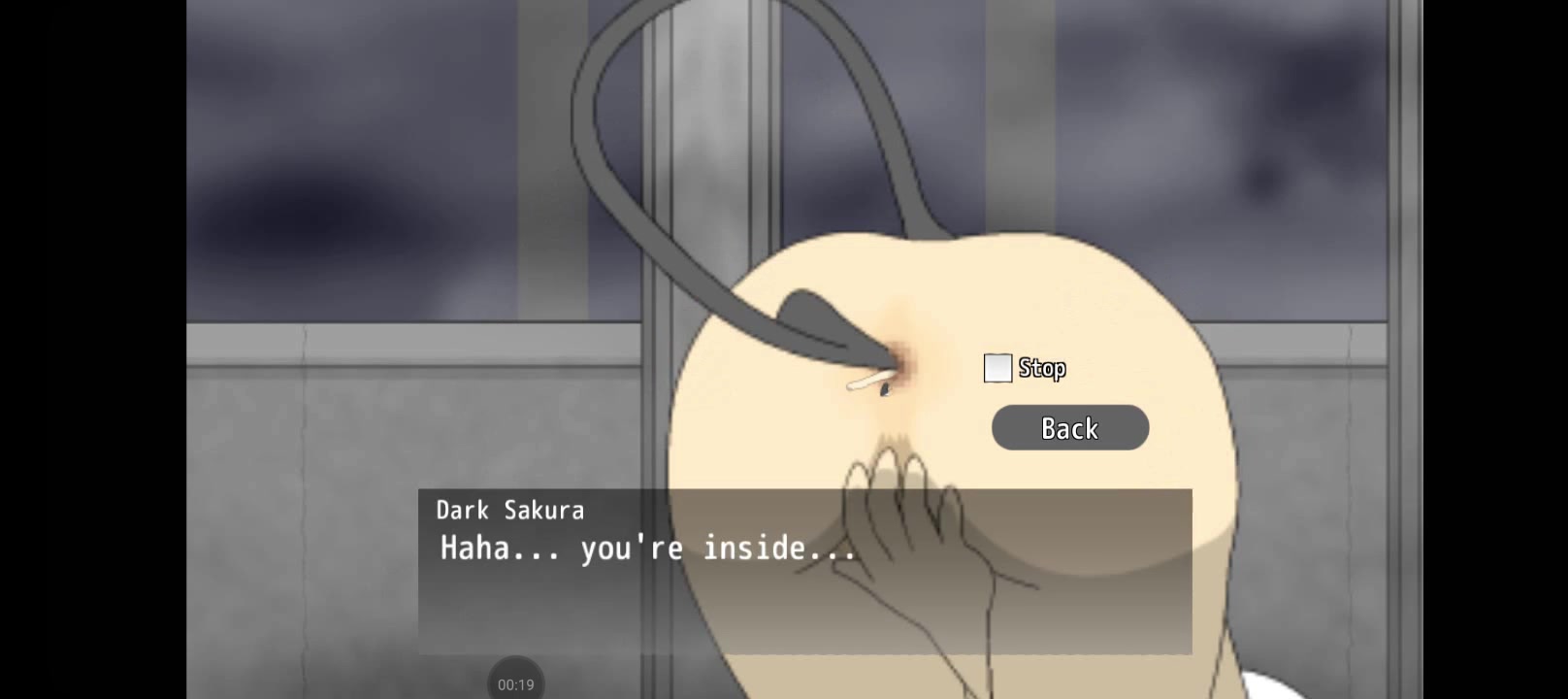1568x699 pixels.
Task: Click the Back button
Action: pyautogui.click(x=1069, y=428)
